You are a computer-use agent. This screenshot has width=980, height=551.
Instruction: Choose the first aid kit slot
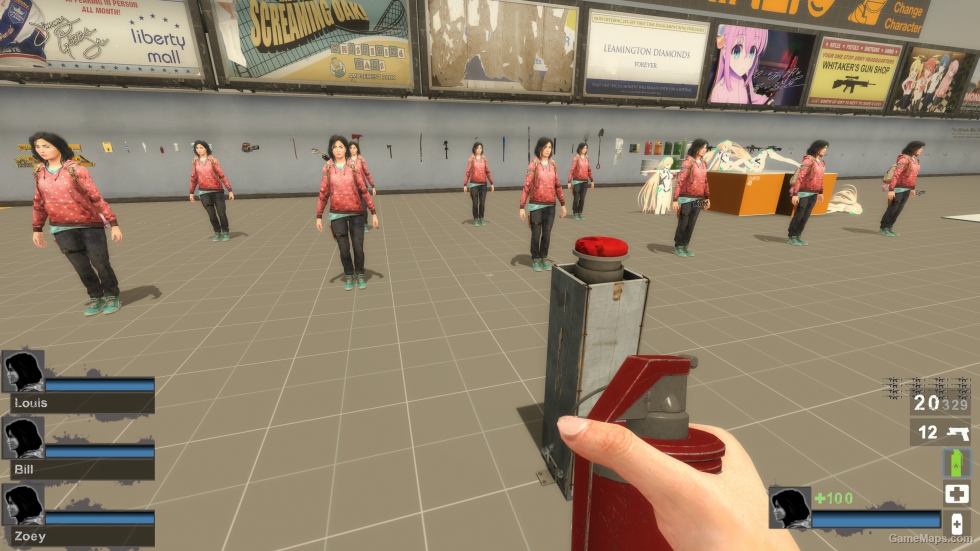(x=956, y=494)
